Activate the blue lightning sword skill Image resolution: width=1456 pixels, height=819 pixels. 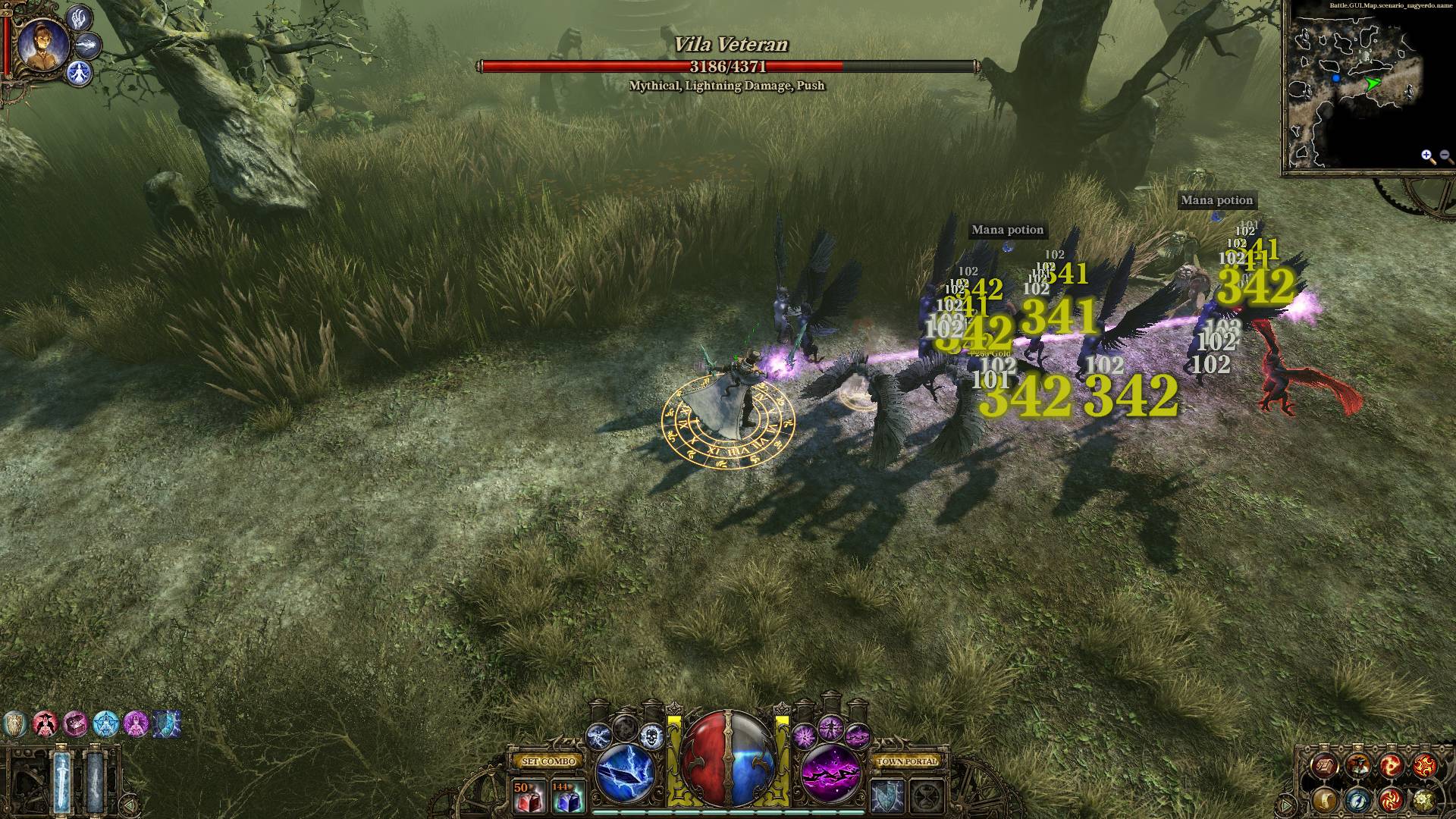click(x=625, y=774)
